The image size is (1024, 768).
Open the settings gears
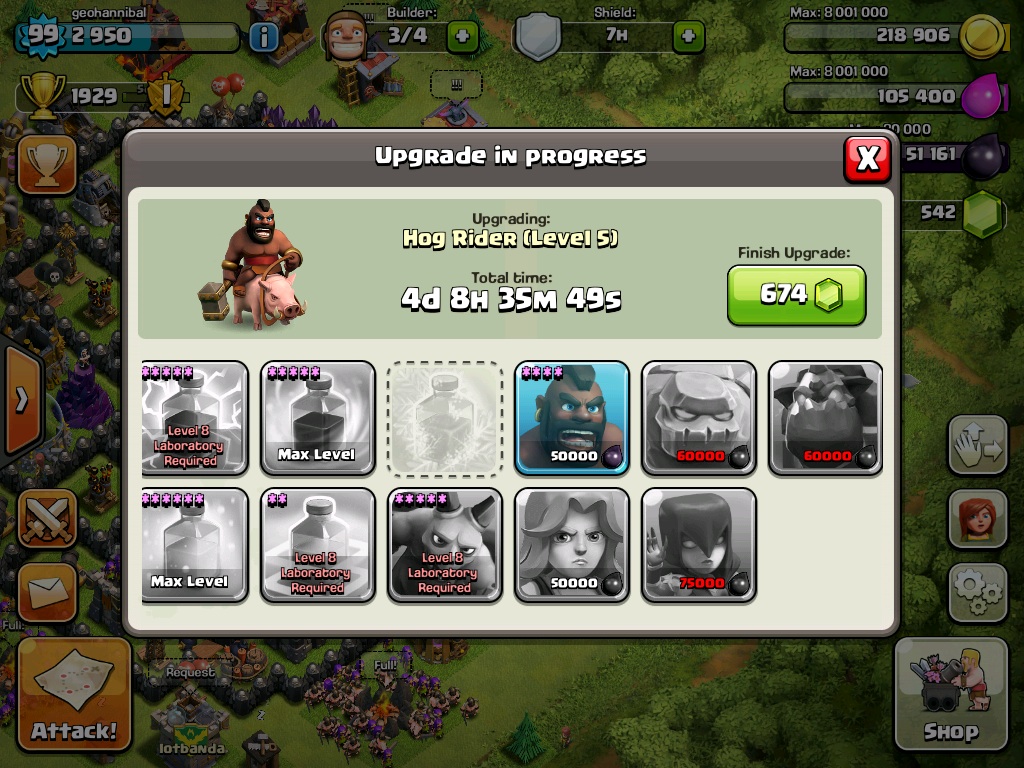coord(977,591)
